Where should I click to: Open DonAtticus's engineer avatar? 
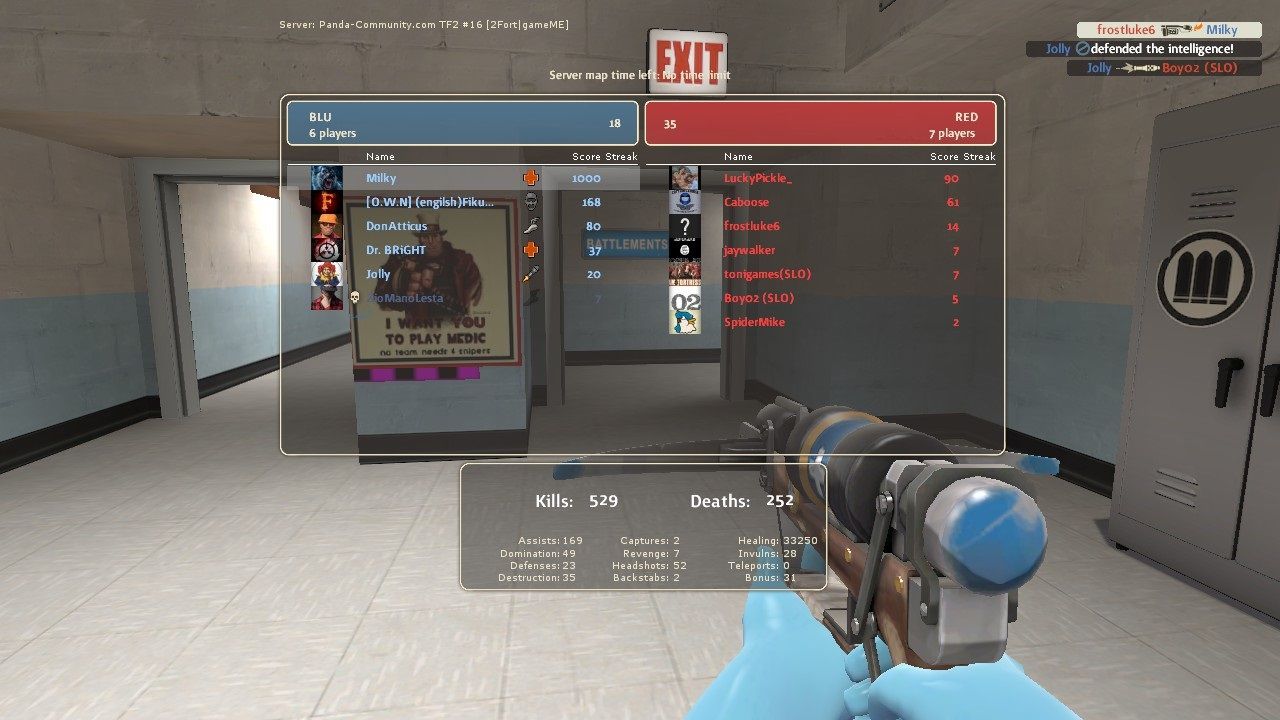(326, 225)
